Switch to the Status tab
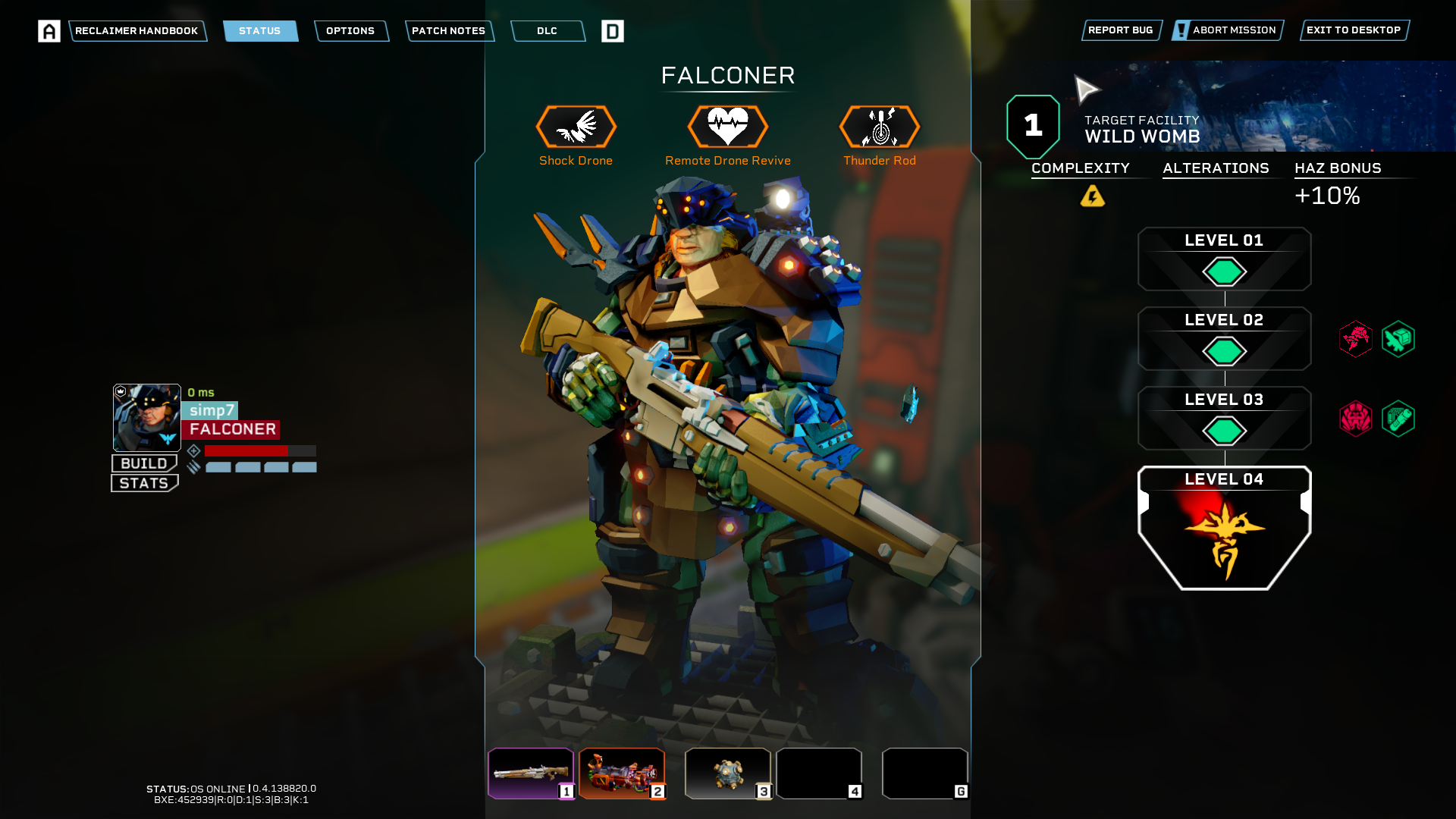Screen dimensions: 1456x819 tap(260, 31)
